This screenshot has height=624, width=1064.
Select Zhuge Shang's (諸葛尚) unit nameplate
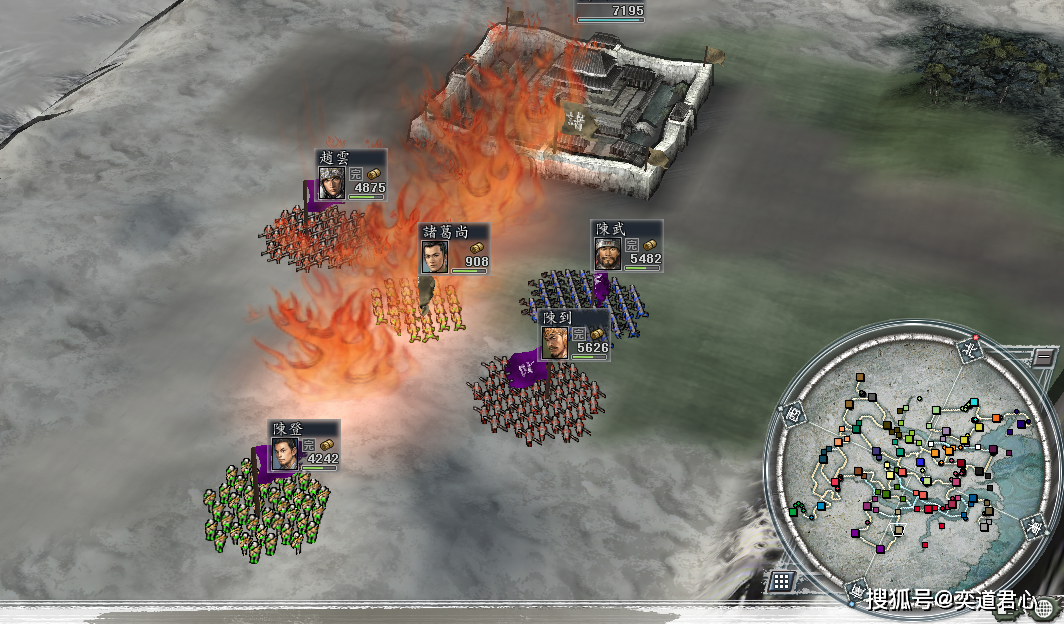tap(454, 248)
